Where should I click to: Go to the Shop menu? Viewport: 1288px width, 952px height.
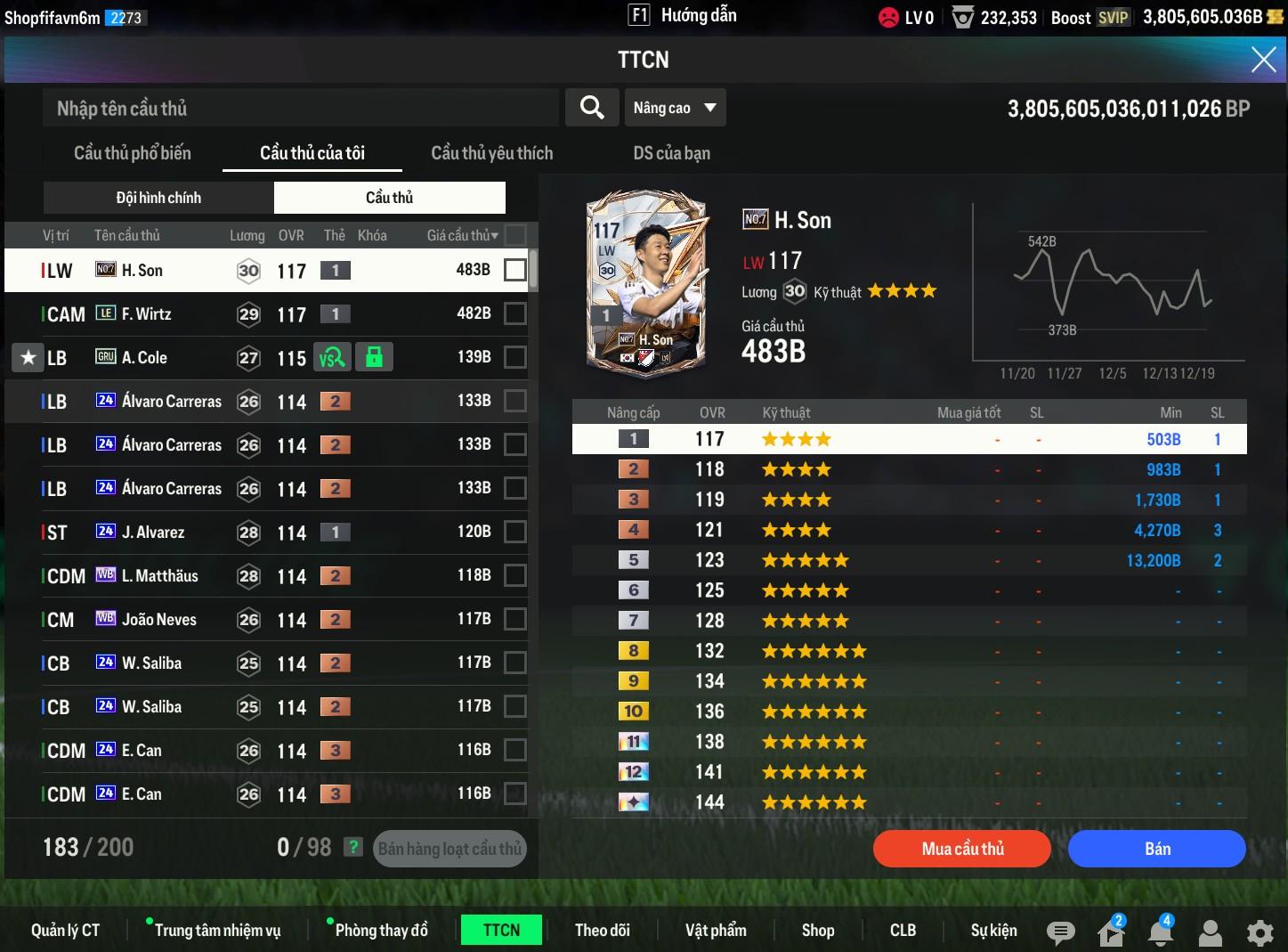[817, 931]
